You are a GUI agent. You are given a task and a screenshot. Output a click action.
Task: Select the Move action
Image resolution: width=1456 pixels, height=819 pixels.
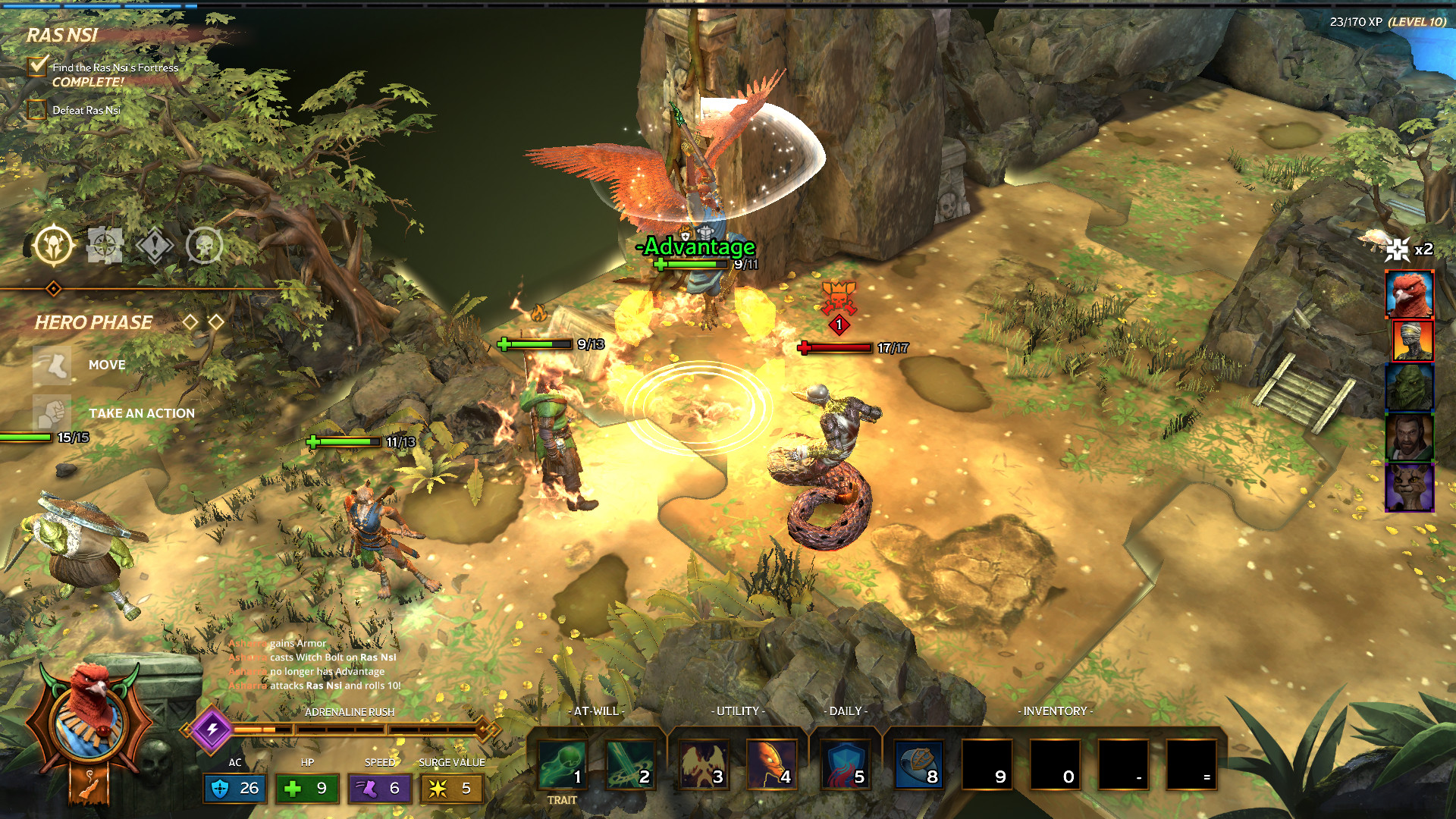(106, 365)
